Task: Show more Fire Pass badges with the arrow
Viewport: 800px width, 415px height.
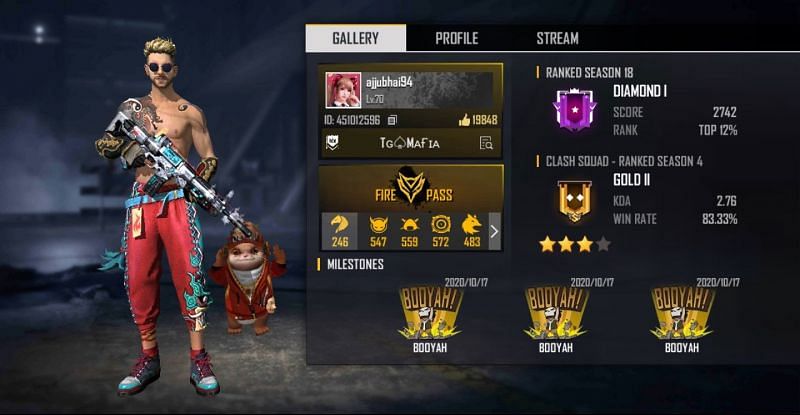Action: coord(493,231)
